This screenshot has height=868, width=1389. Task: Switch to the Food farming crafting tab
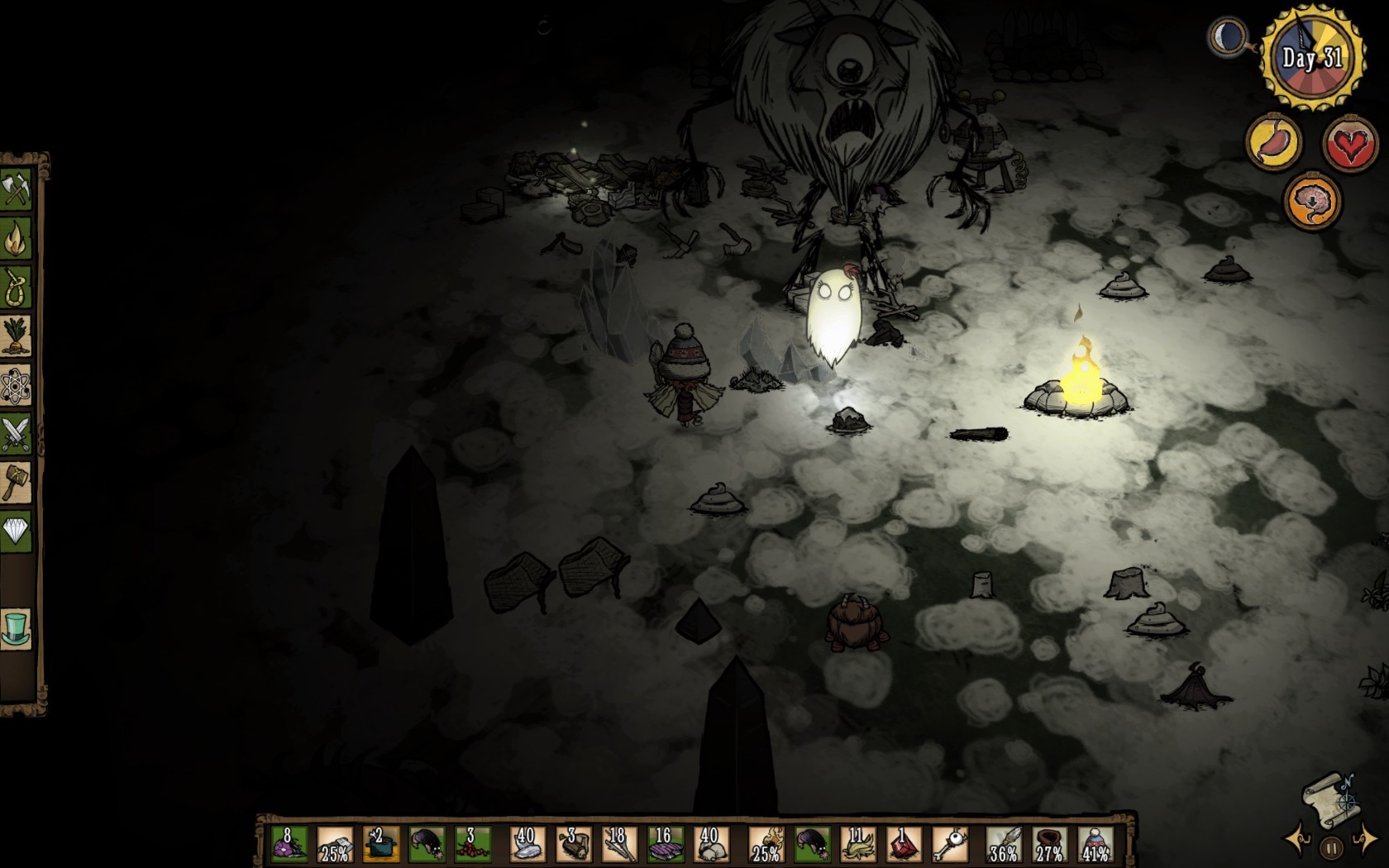pyautogui.click(x=17, y=336)
